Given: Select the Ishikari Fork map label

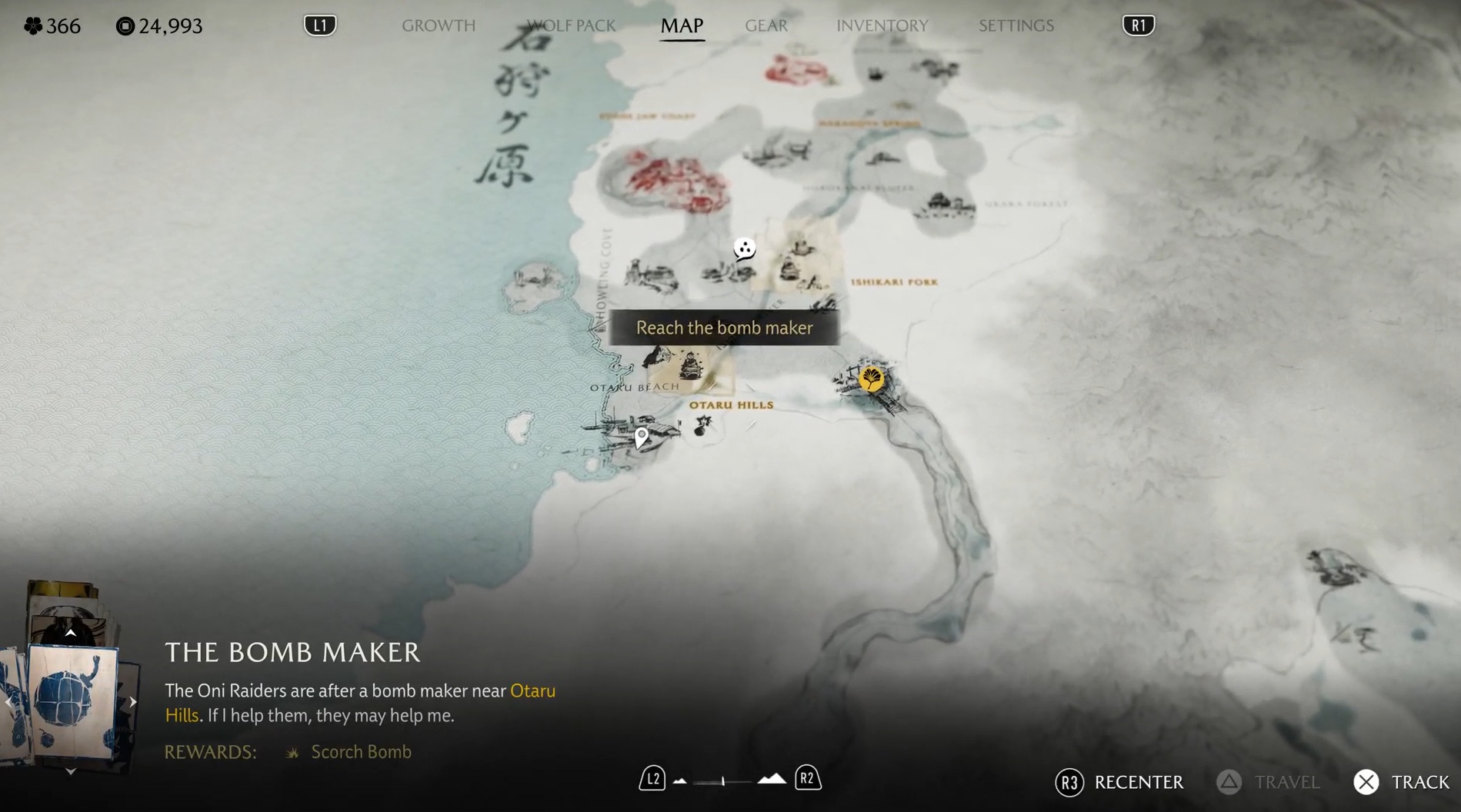Looking at the screenshot, I should 894,282.
